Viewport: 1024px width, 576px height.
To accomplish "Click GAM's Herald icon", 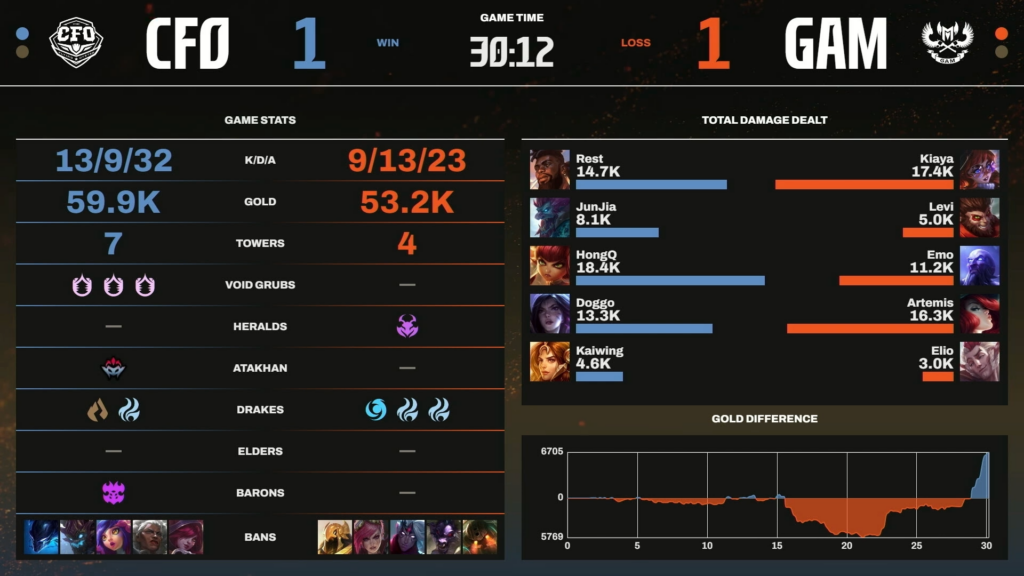I will coord(407,326).
